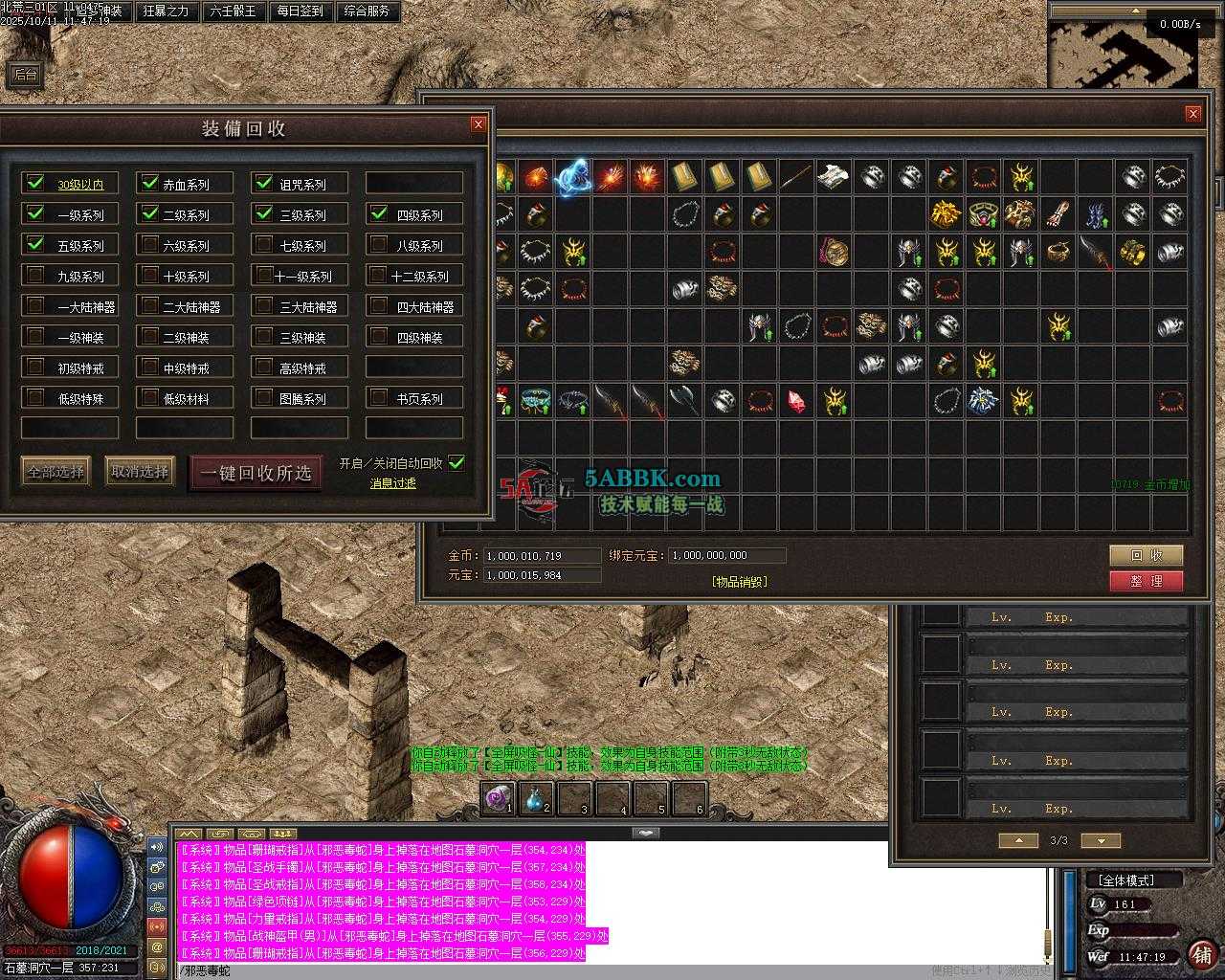Click the 整理 sort button
This screenshot has width=1225, height=980.
coord(1146,581)
